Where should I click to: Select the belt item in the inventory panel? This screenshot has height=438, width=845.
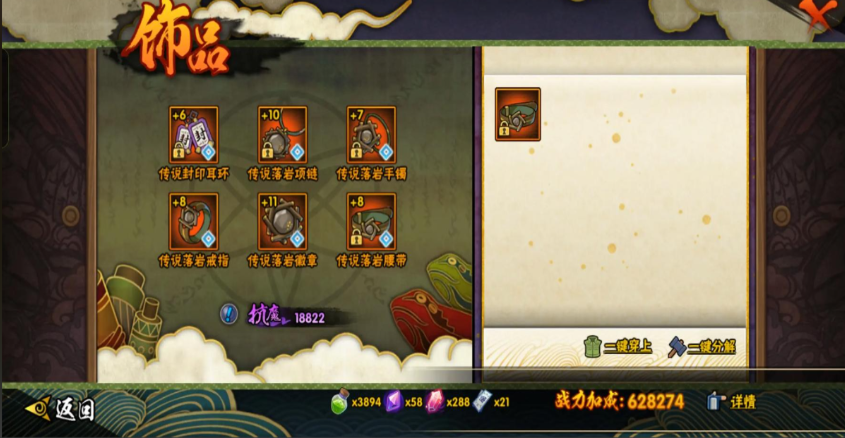[518, 114]
